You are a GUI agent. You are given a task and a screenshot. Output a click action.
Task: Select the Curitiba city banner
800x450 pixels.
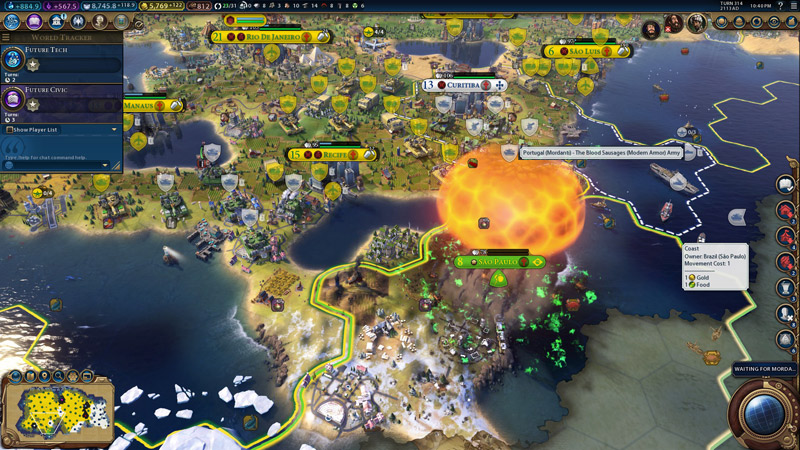tap(462, 85)
